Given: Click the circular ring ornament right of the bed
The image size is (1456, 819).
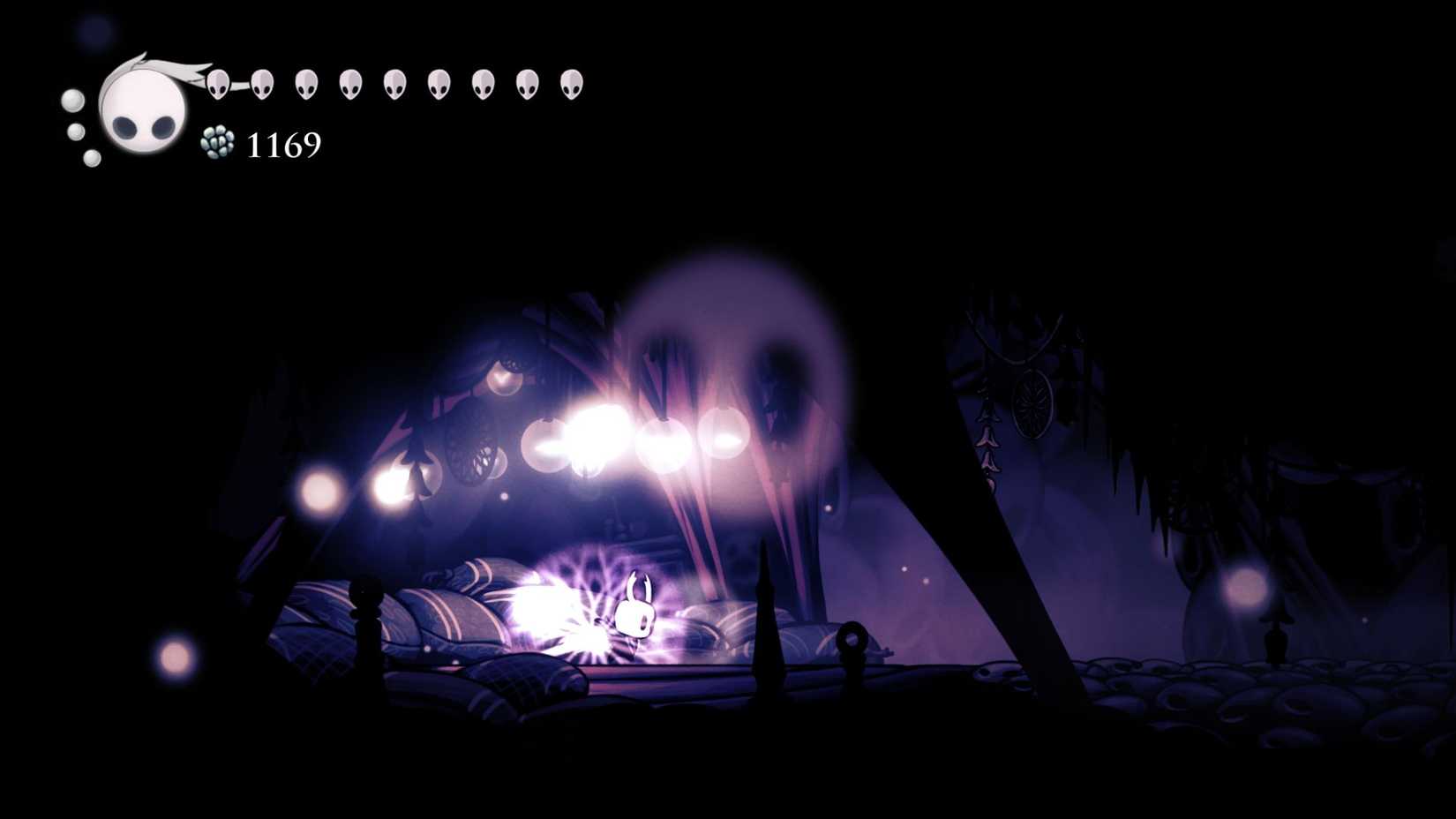Looking at the screenshot, I should coord(852,640).
